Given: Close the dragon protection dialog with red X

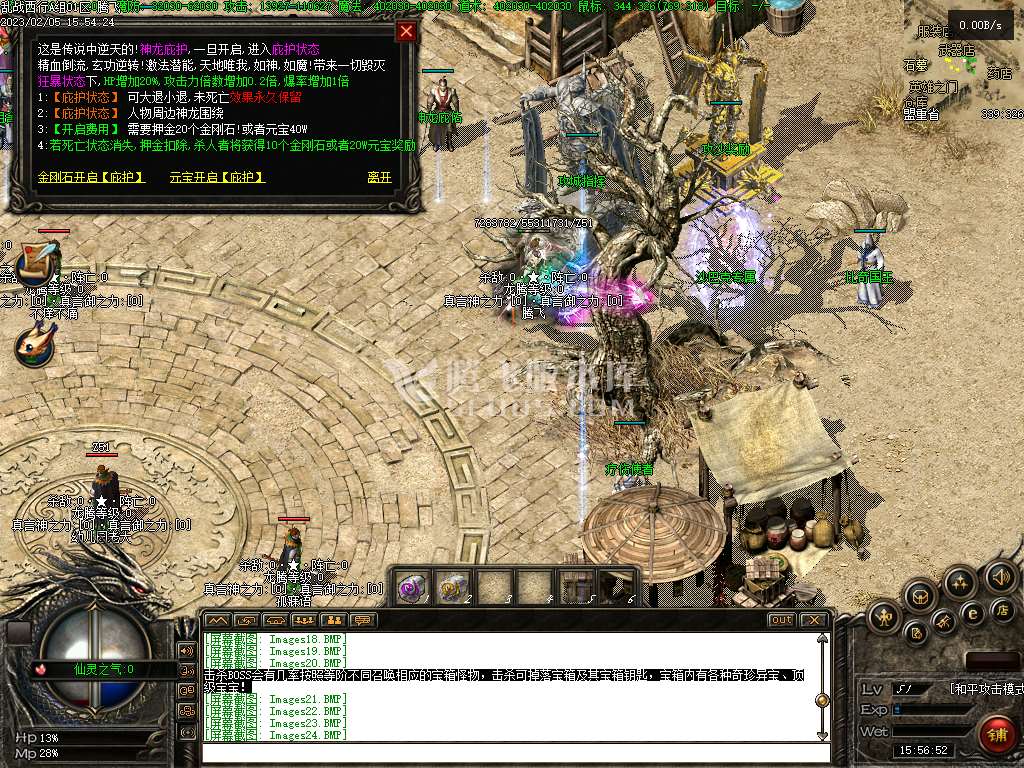Looking at the screenshot, I should [x=406, y=31].
